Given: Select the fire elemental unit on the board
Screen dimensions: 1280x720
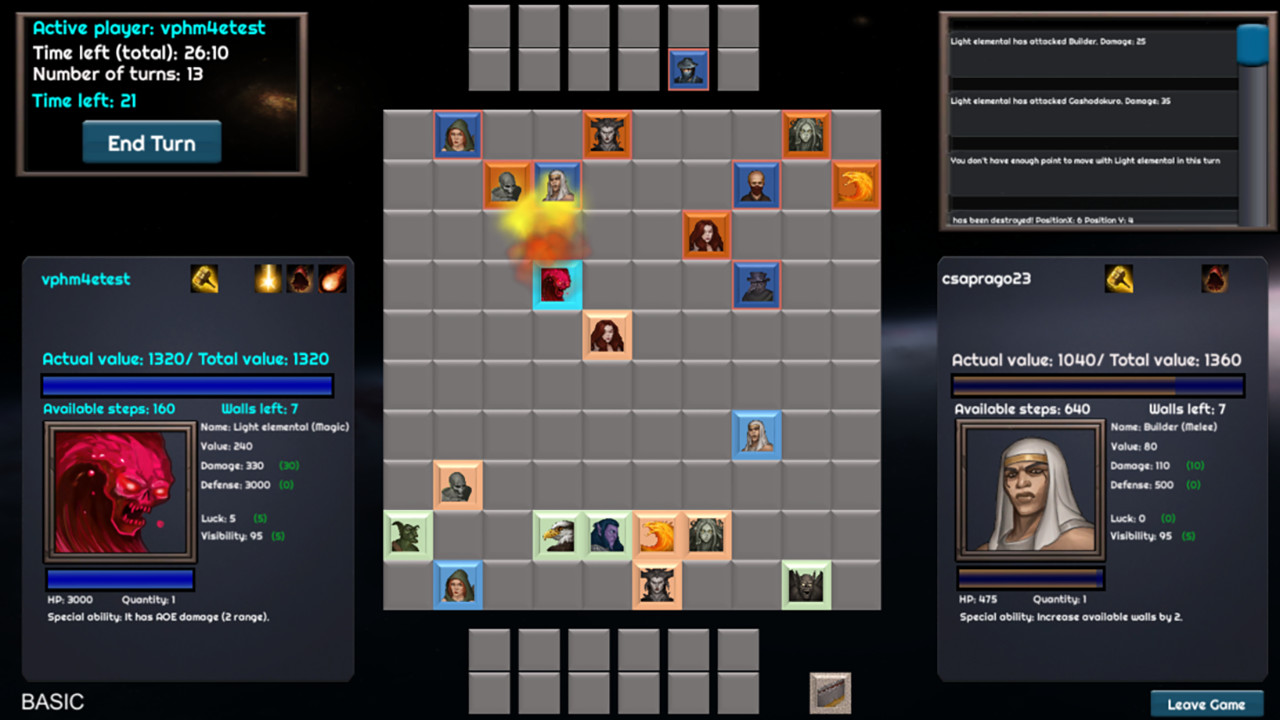Looking at the screenshot, I should point(857,185).
